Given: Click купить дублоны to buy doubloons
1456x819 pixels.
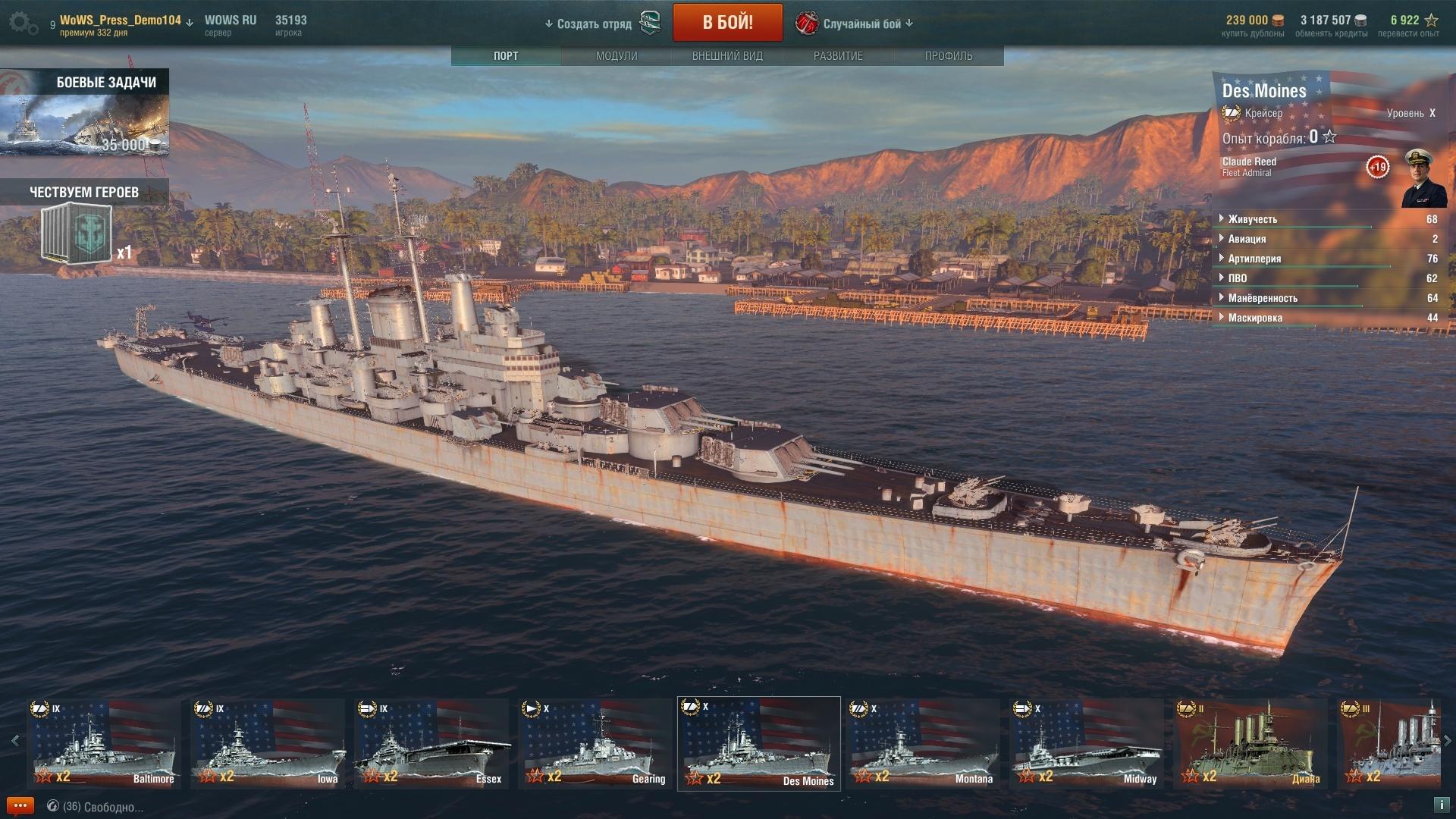Looking at the screenshot, I should coord(1253,33).
